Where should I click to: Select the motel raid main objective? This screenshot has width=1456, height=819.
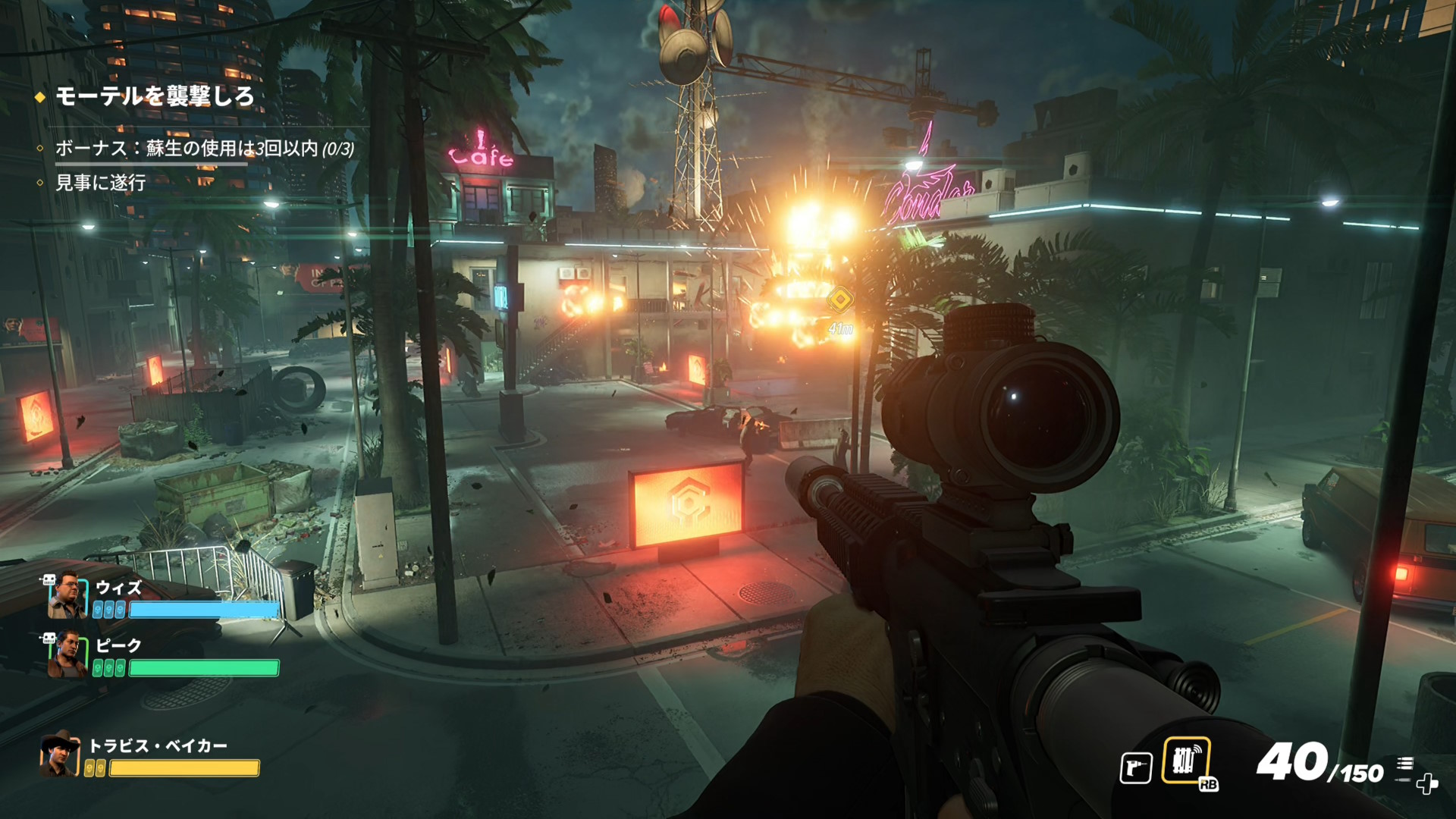point(155,96)
